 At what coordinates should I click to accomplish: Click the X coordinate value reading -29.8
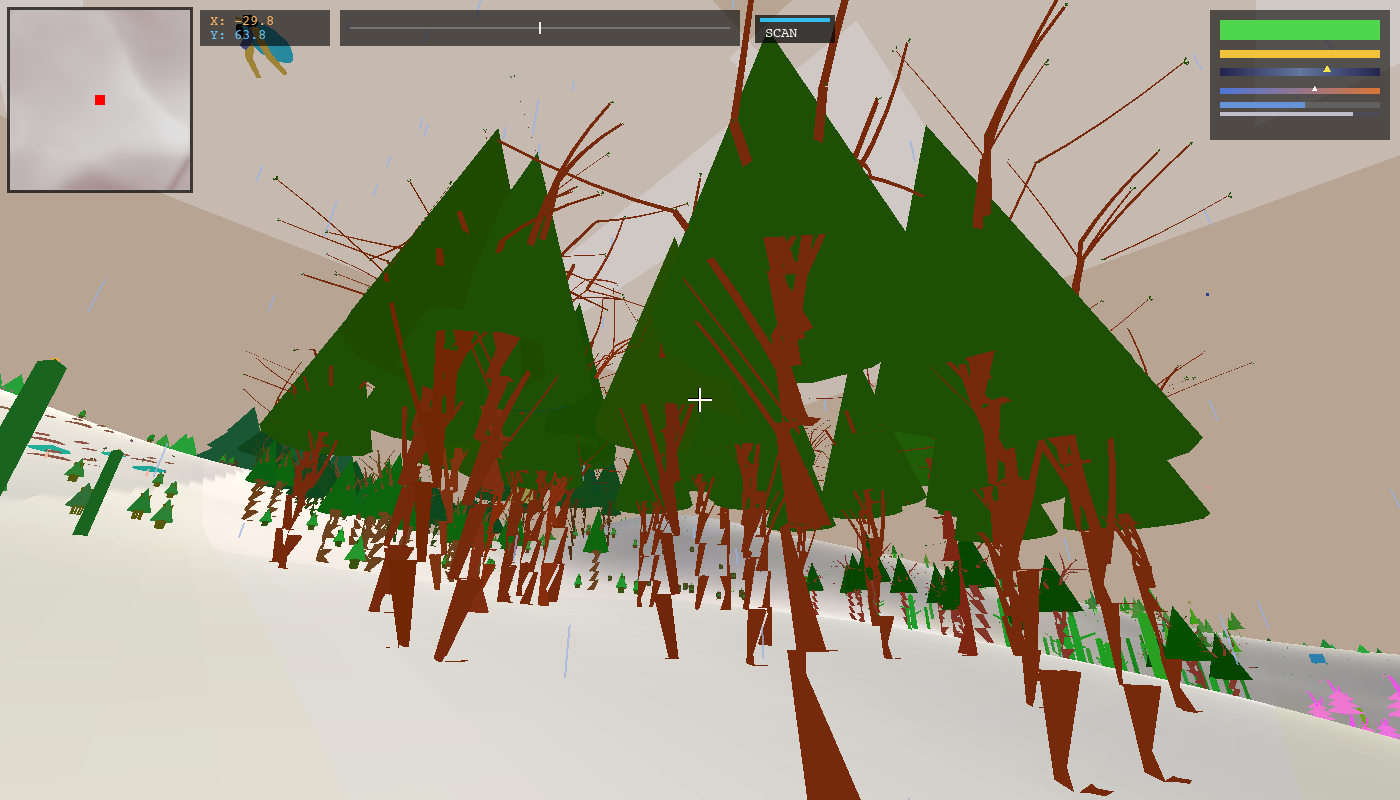click(x=253, y=20)
